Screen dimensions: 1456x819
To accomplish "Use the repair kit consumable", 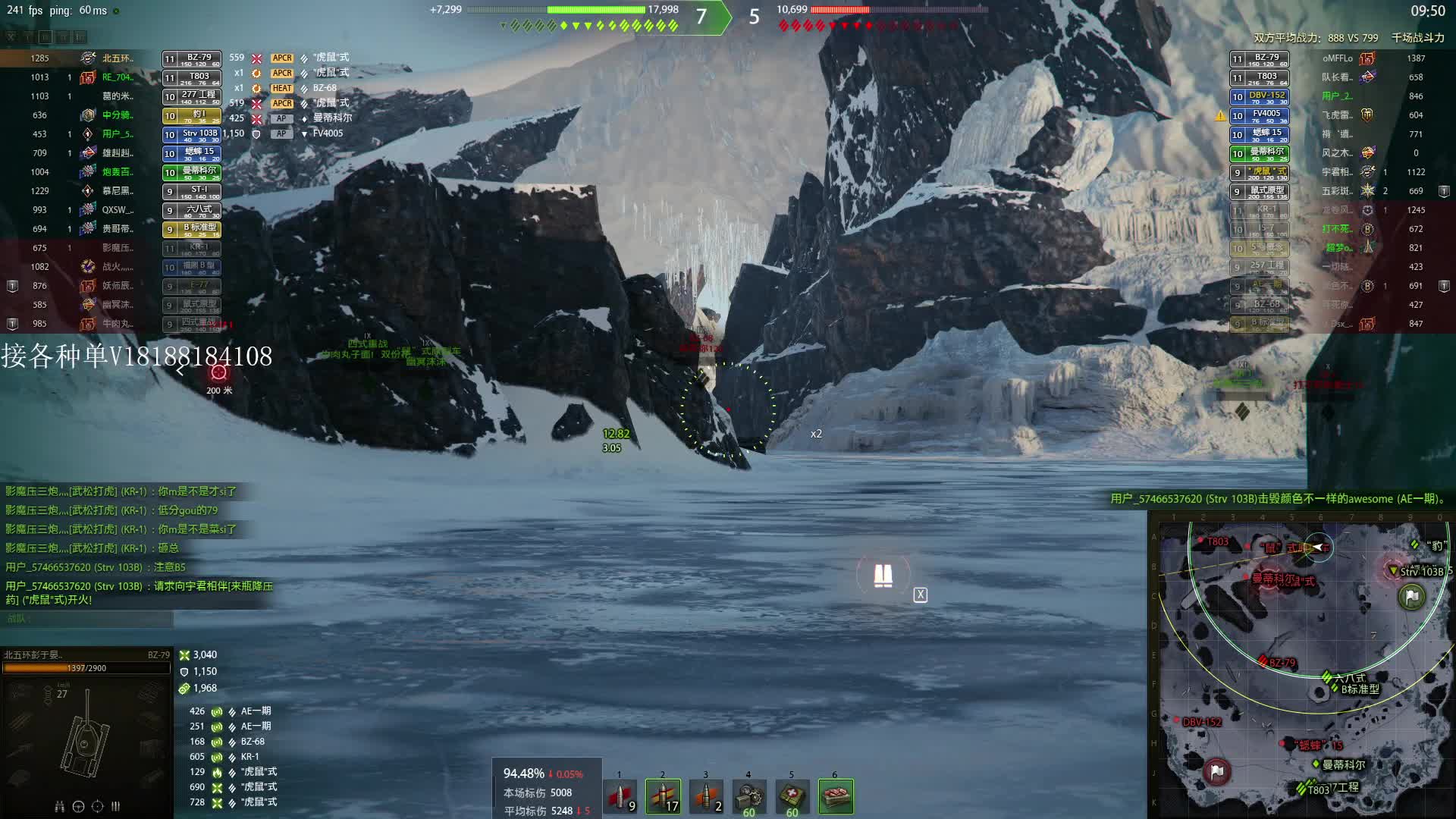I will [x=748, y=796].
